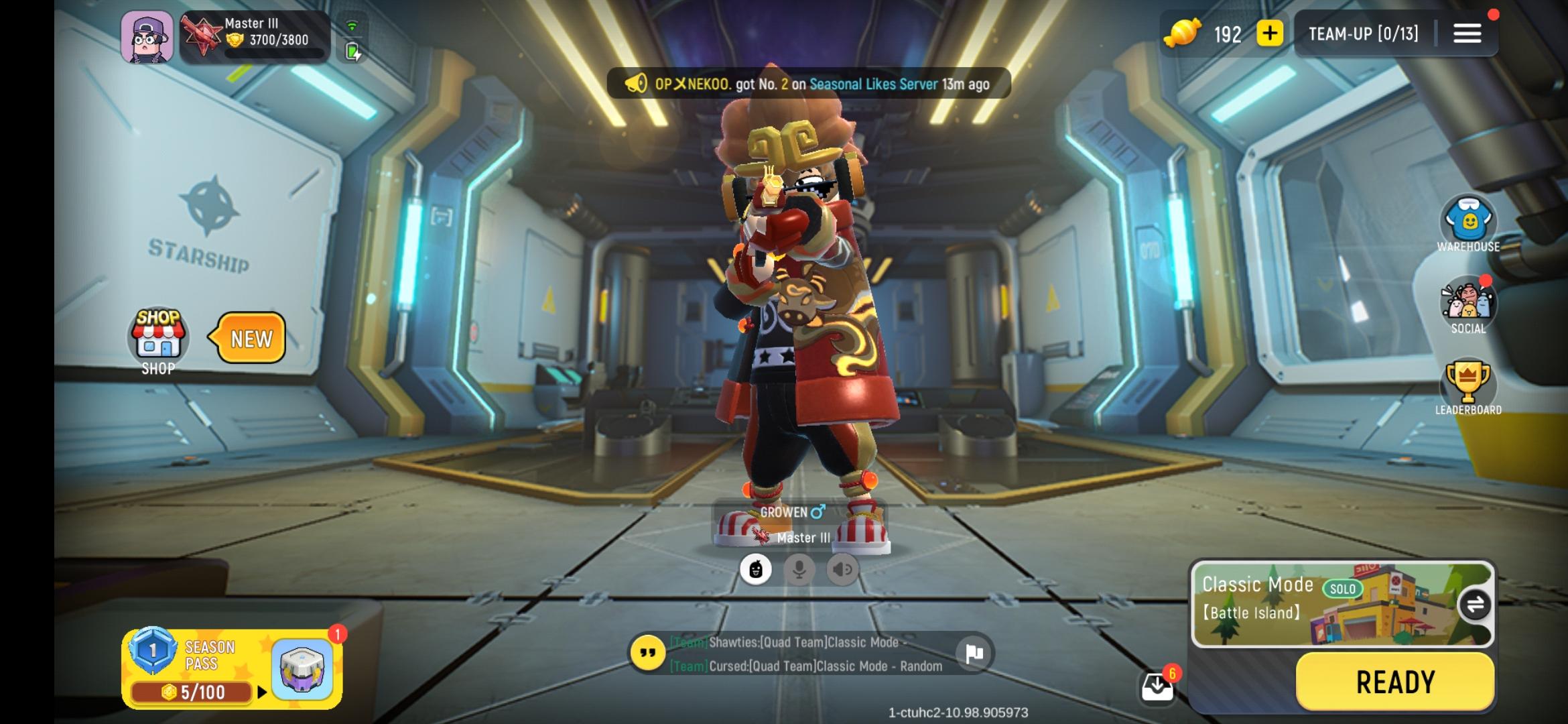This screenshot has width=1568, height=724.
Task: Open the chat quote bubble
Action: (647, 653)
